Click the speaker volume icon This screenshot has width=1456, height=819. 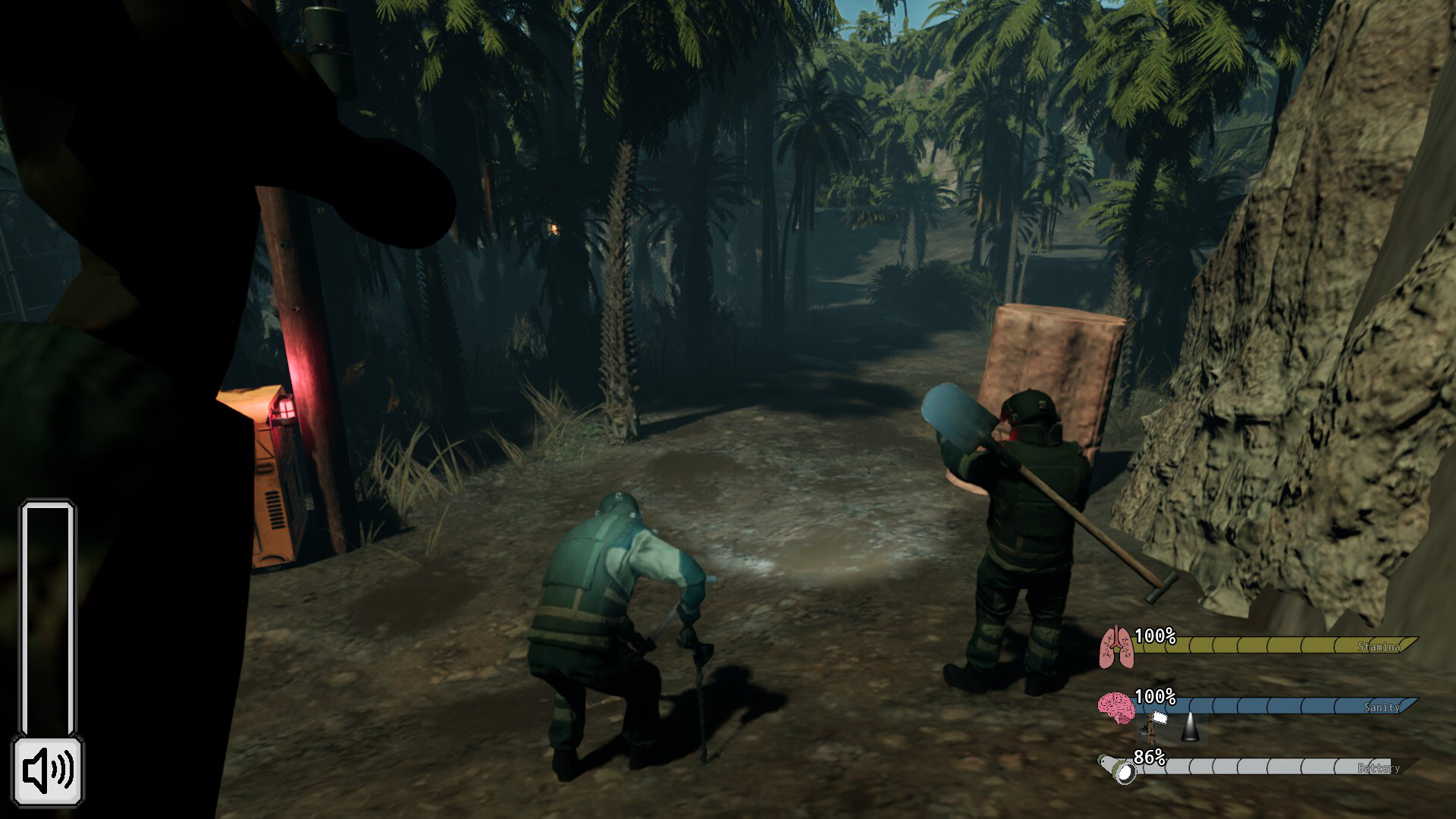click(x=48, y=770)
